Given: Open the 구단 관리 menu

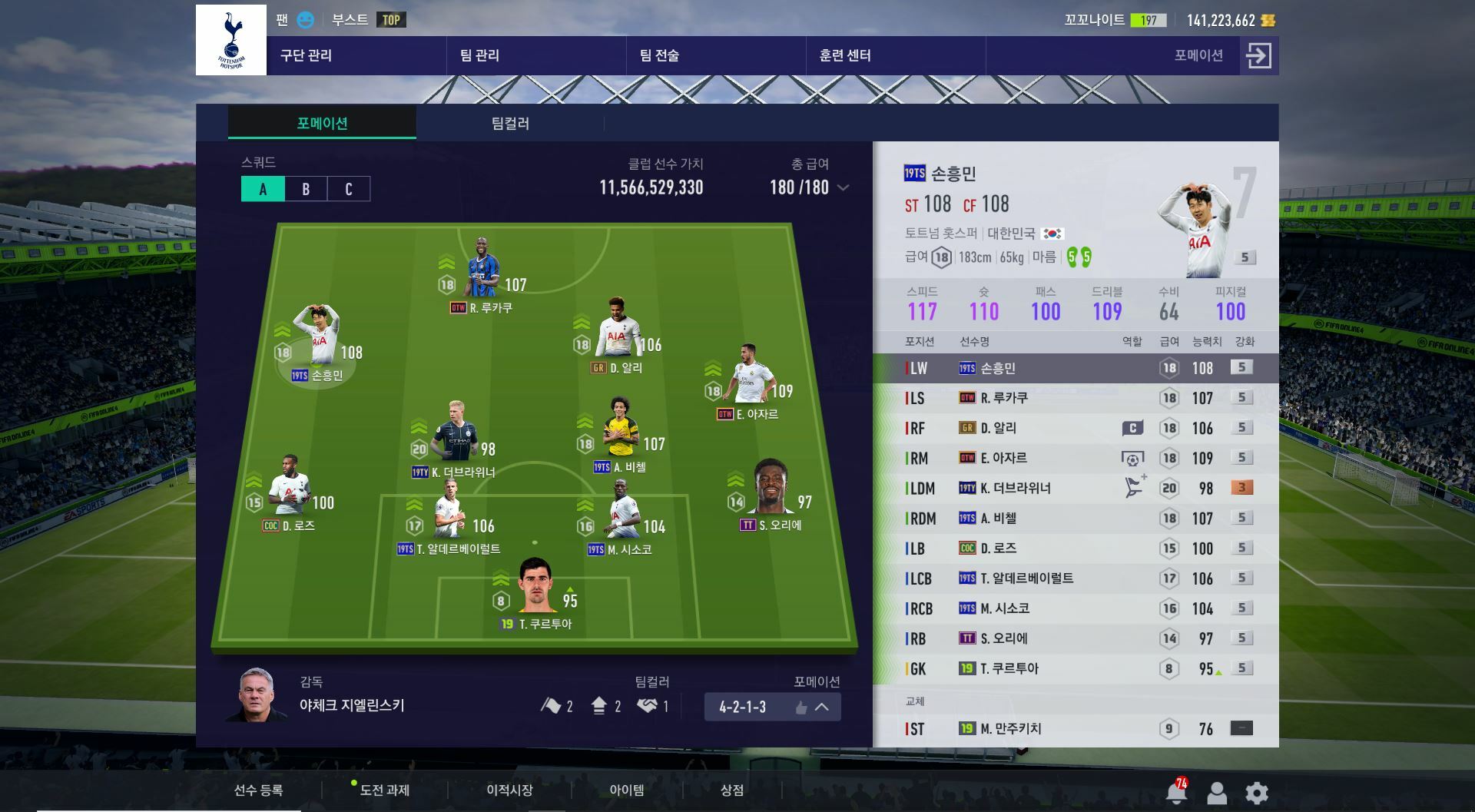Looking at the screenshot, I should [x=306, y=55].
